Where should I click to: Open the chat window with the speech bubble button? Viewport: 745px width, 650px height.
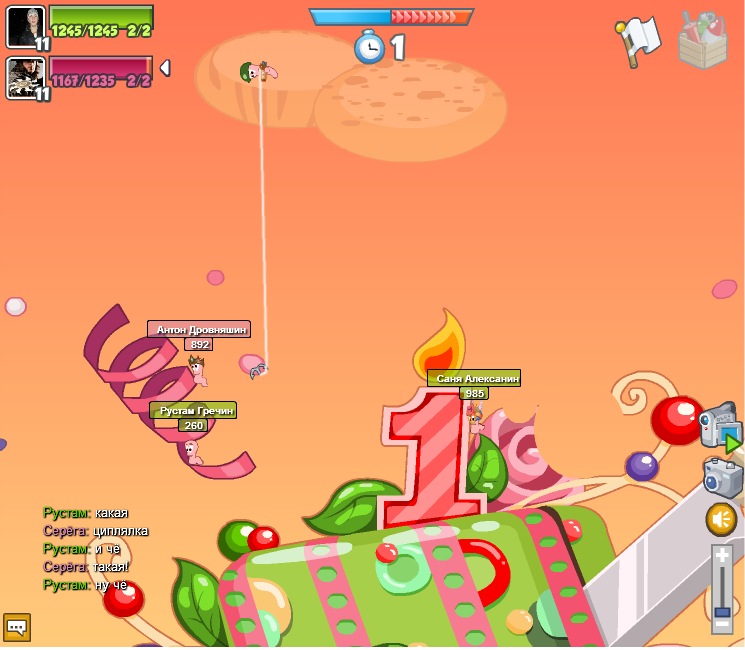16,627
